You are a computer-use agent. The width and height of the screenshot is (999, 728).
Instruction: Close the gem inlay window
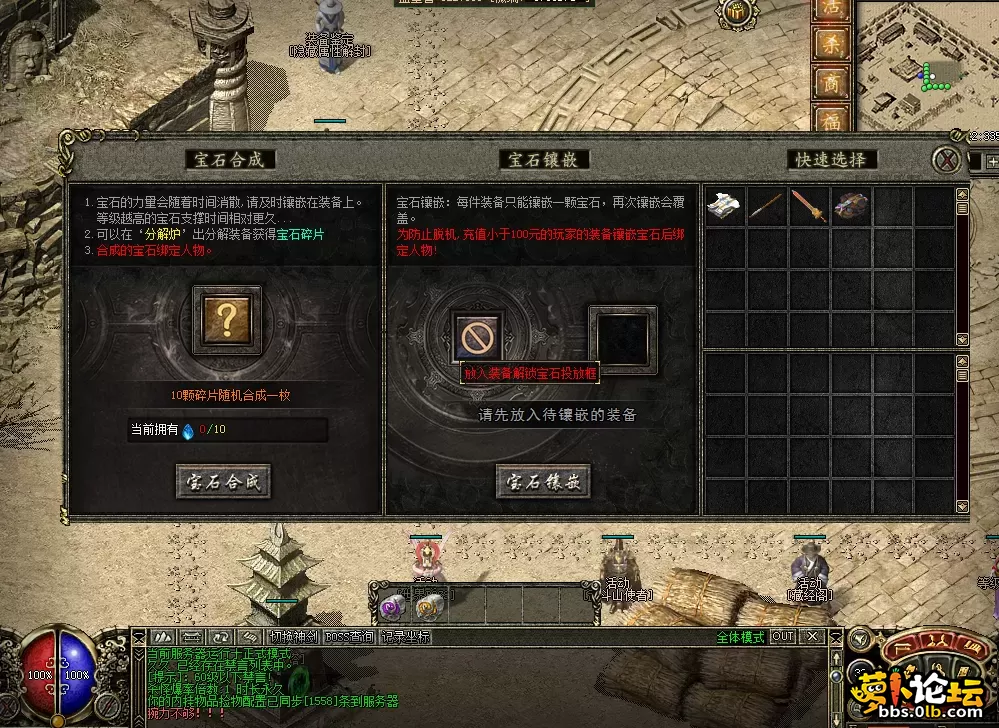coord(946,160)
